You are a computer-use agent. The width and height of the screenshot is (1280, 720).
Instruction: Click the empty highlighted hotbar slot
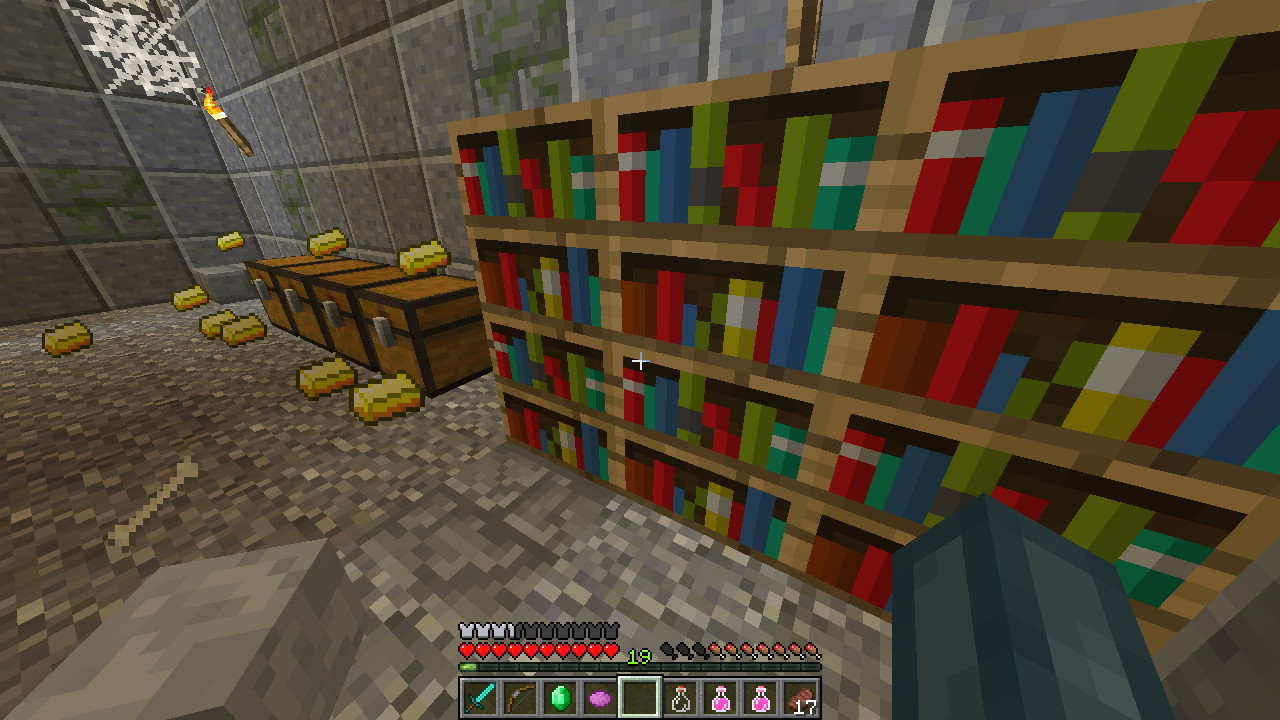click(x=640, y=698)
